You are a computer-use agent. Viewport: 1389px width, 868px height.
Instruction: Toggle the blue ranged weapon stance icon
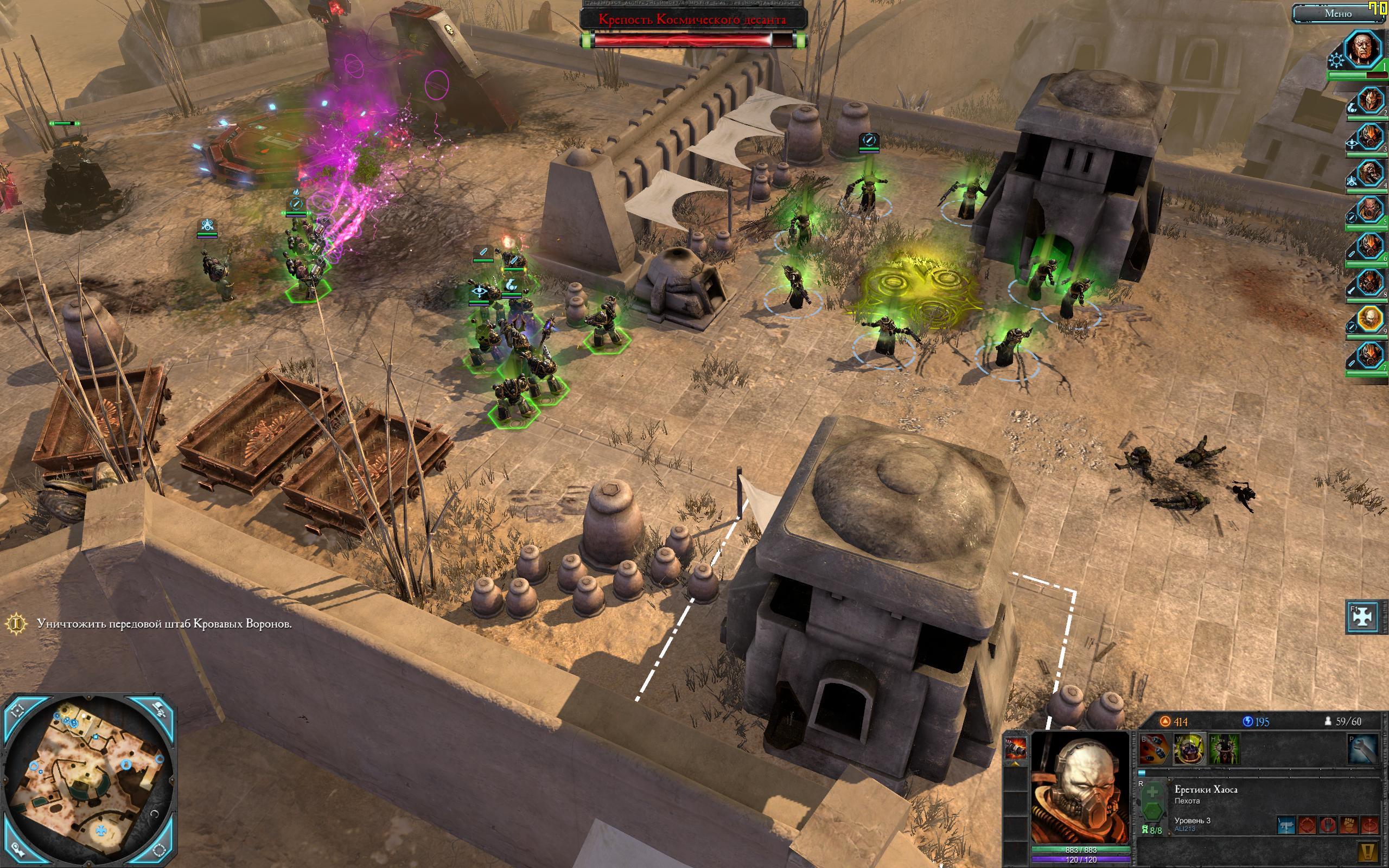point(1286,826)
